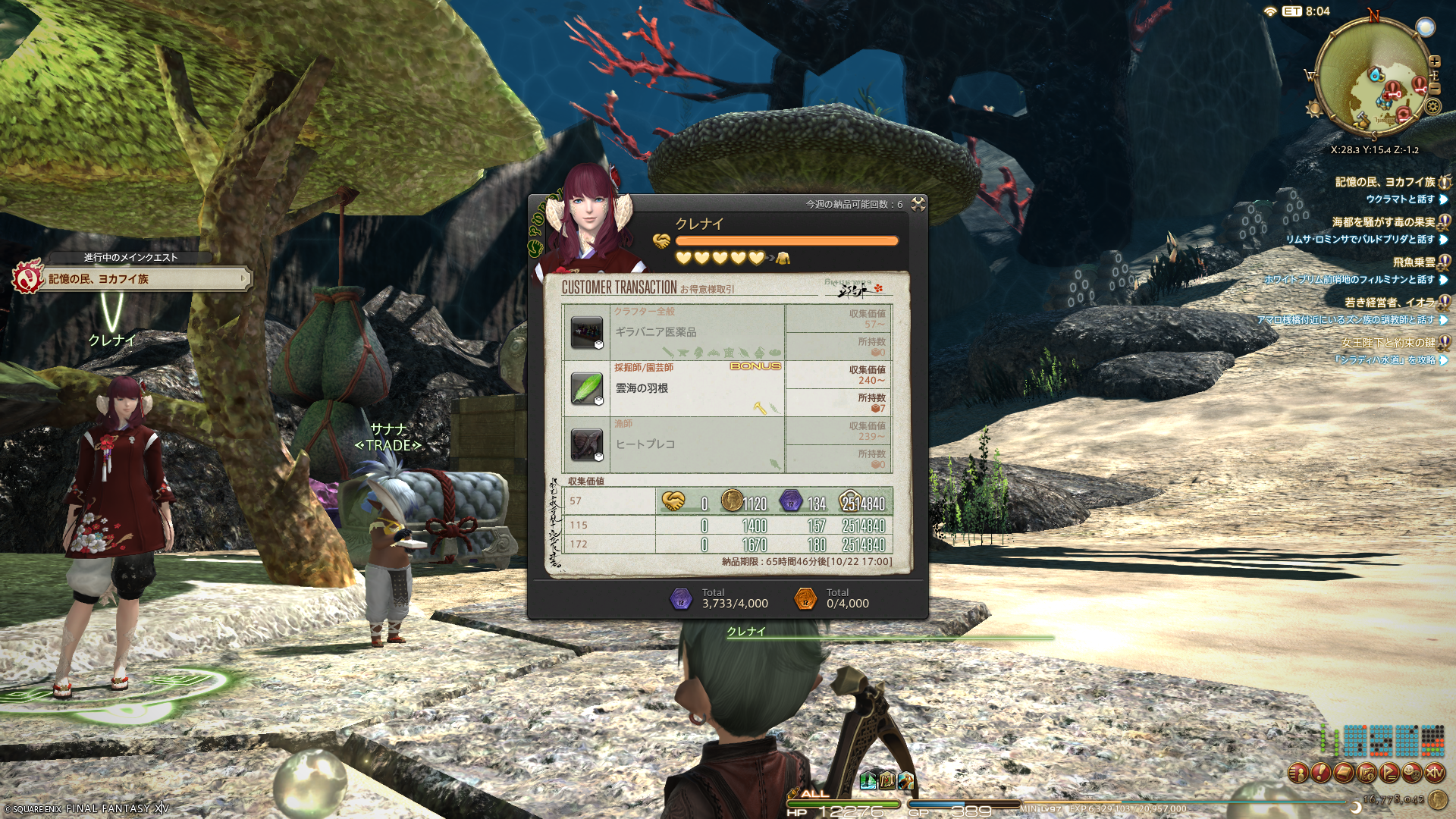Zoom in the minimap with the plus button
Image resolution: width=1456 pixels, height=819 pixels.
tap(1434, 61)
